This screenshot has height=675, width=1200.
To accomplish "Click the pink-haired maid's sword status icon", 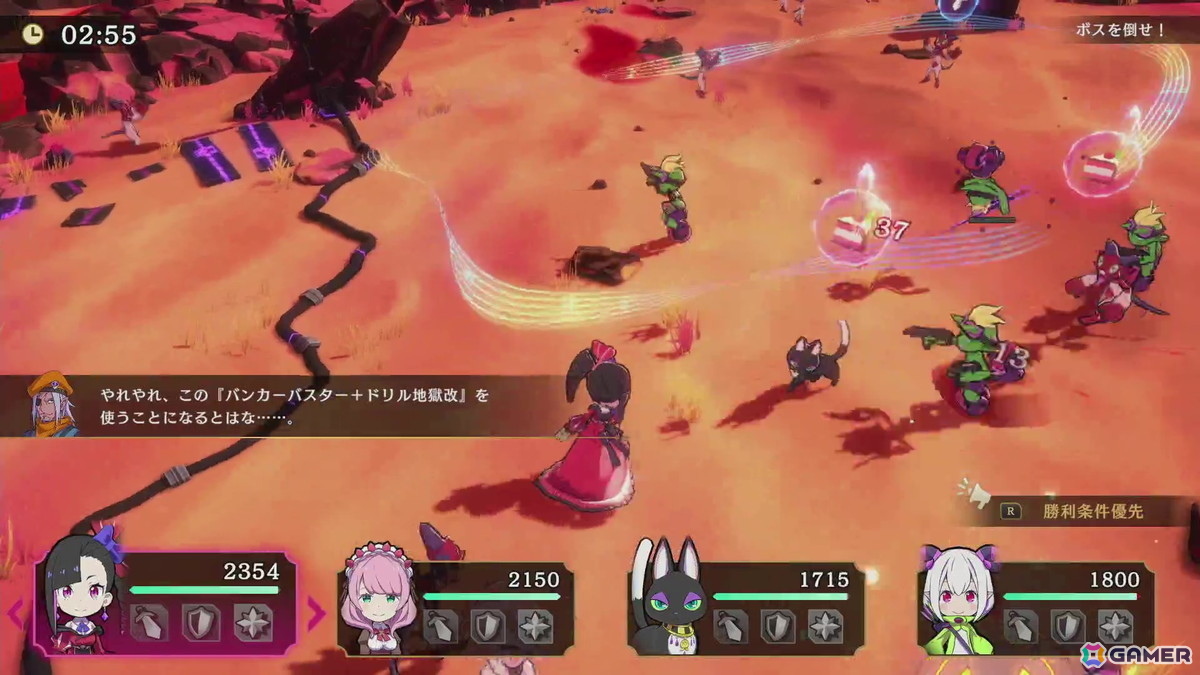I will point(439,626).
